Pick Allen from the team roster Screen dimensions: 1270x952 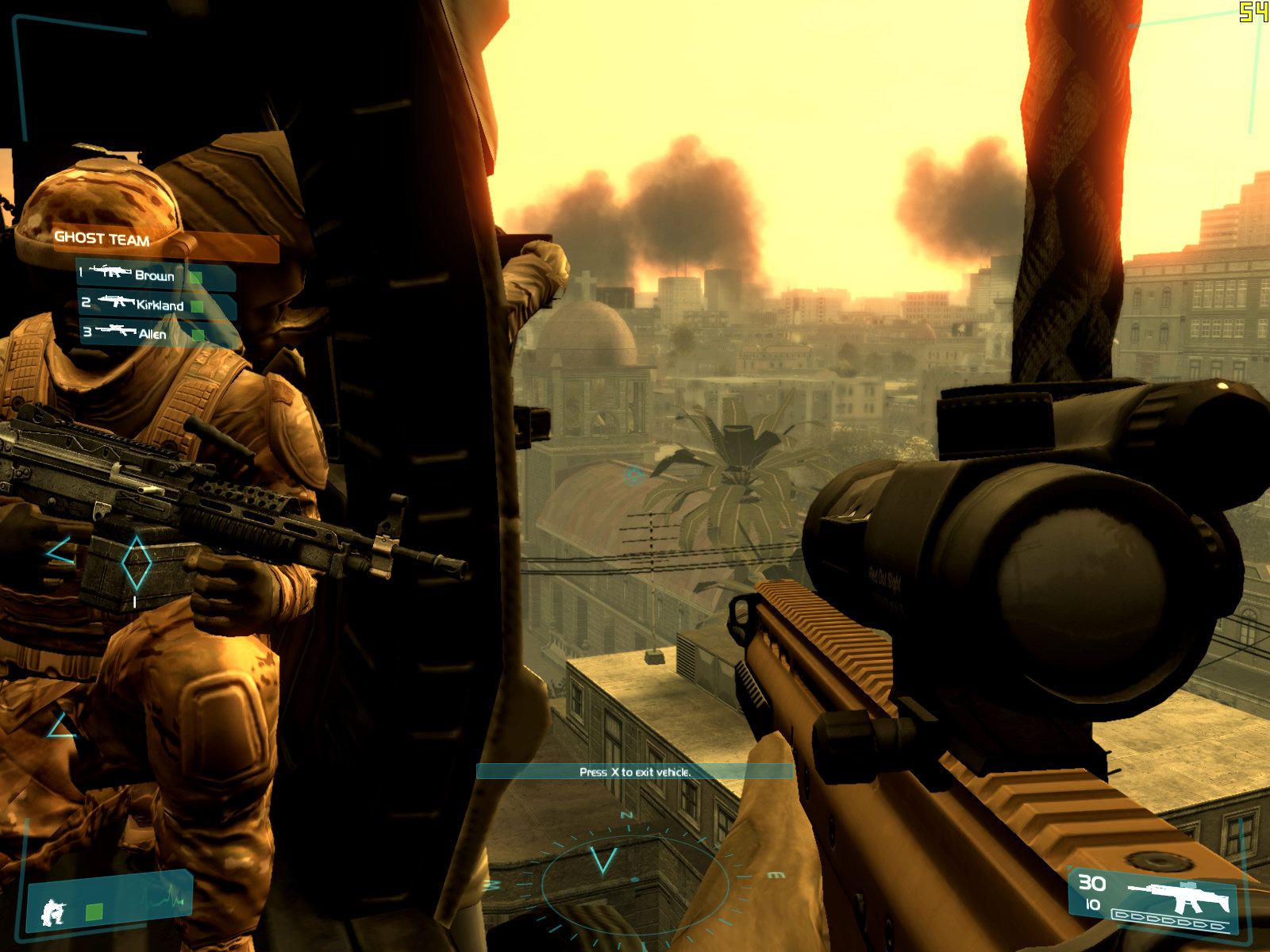tap(152, 334)
